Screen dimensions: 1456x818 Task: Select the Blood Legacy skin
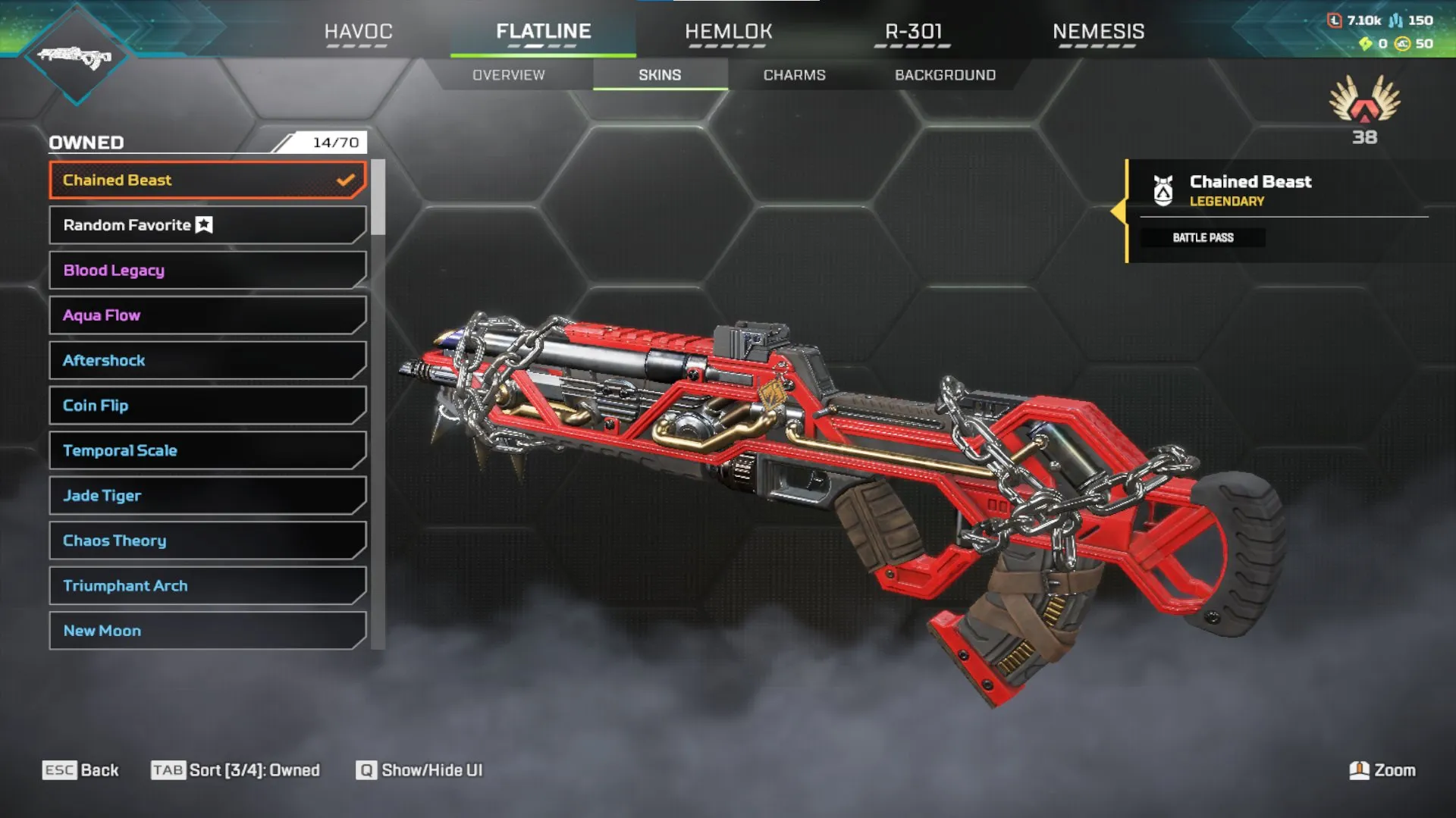coord(206,270)
